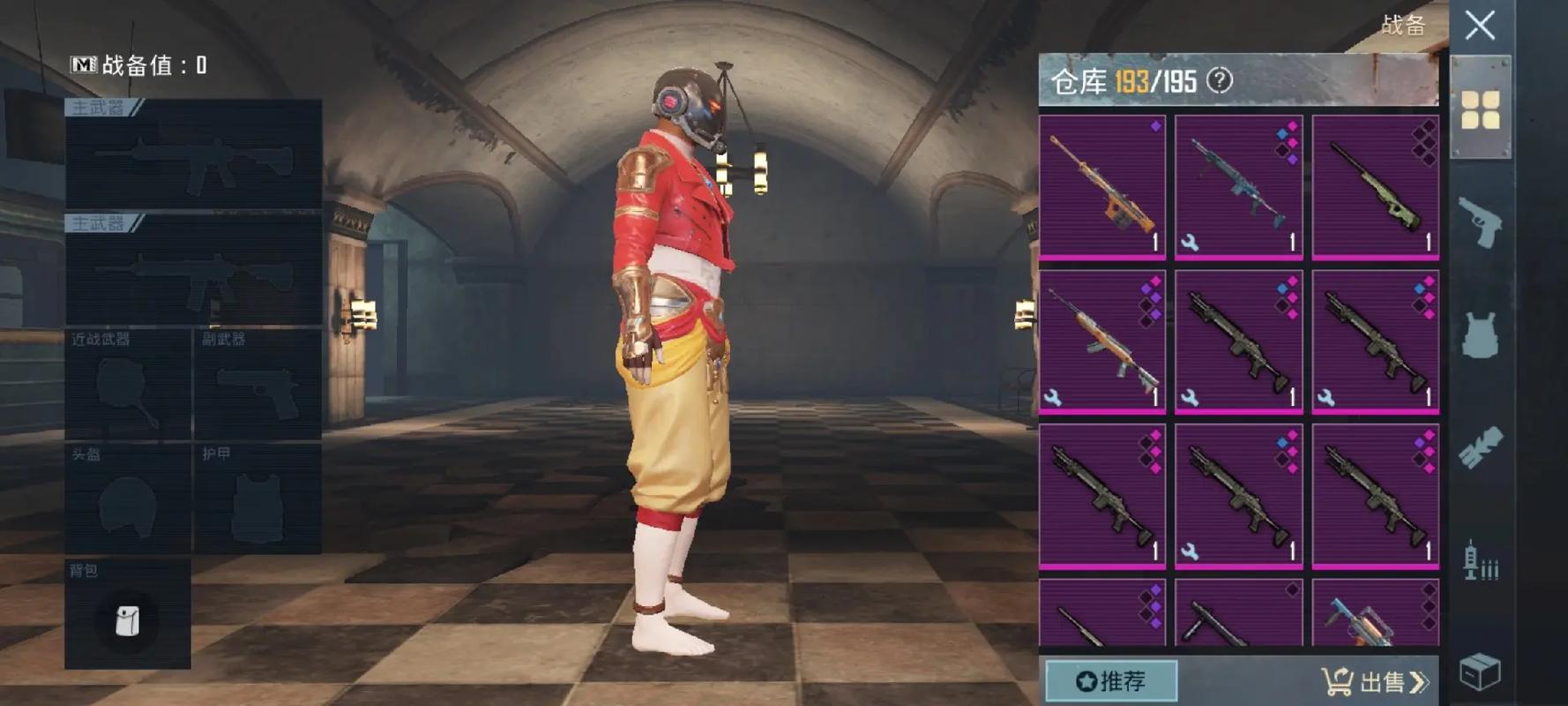This screenshot has width=1568, height=706.
Task: Pick the green sniper rifle item
Action: pyautogui.click(x=1375, y=187)
